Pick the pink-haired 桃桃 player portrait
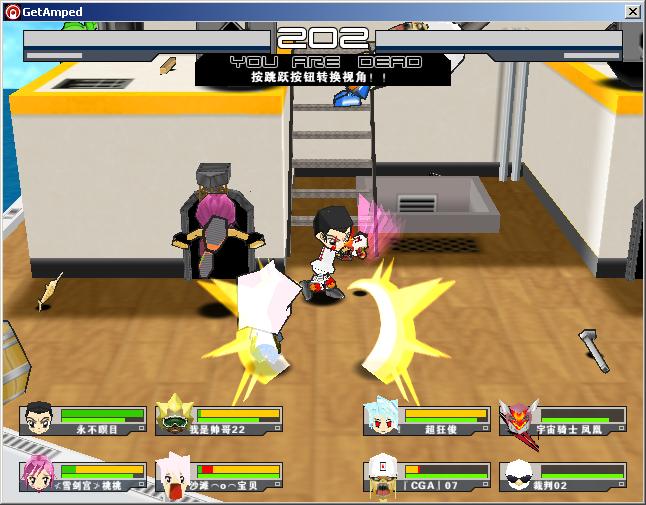This screenshot has height=505, width=646. tap(39, 474)
